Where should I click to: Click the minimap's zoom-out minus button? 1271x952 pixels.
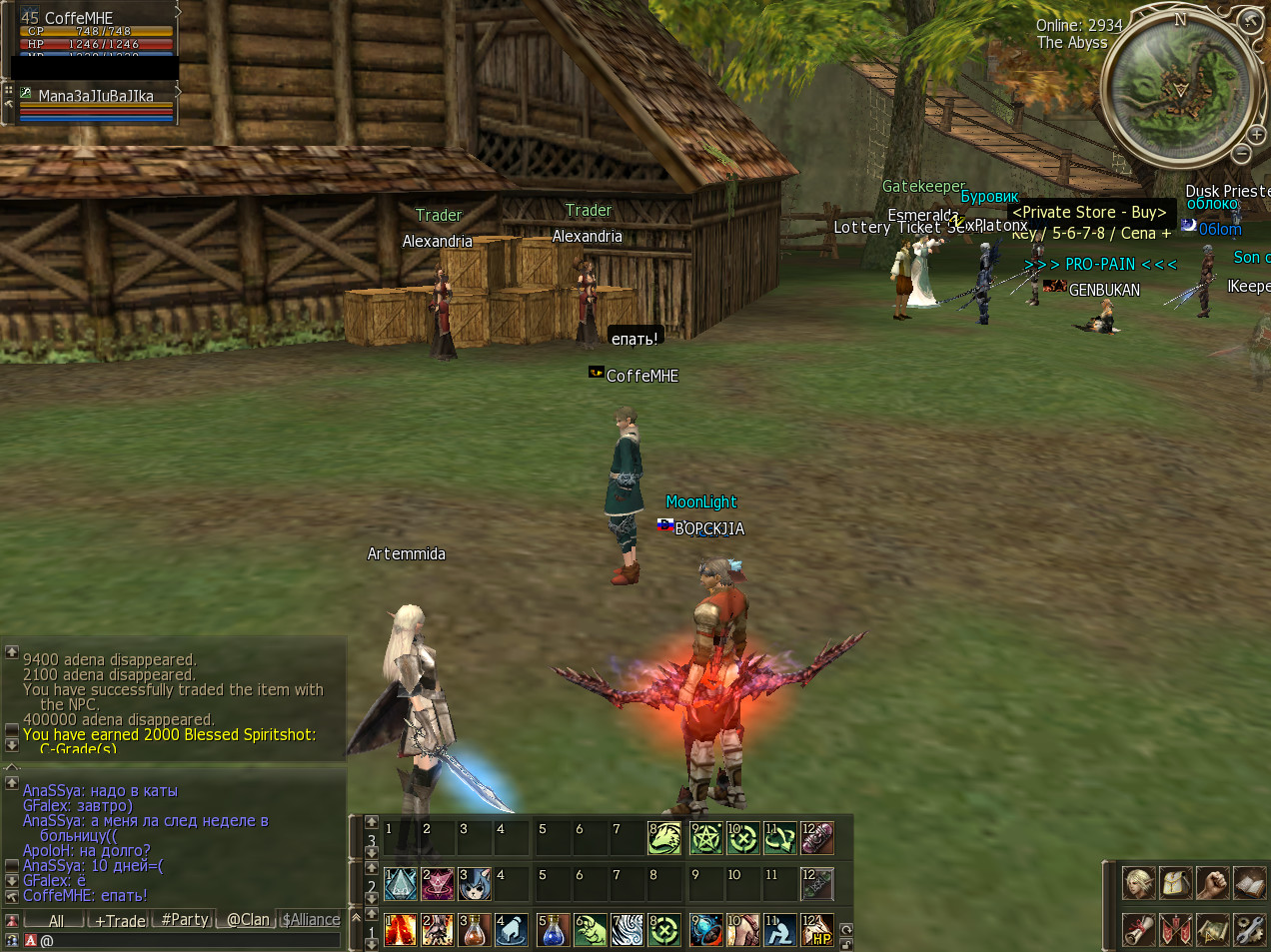point(1241,153)
